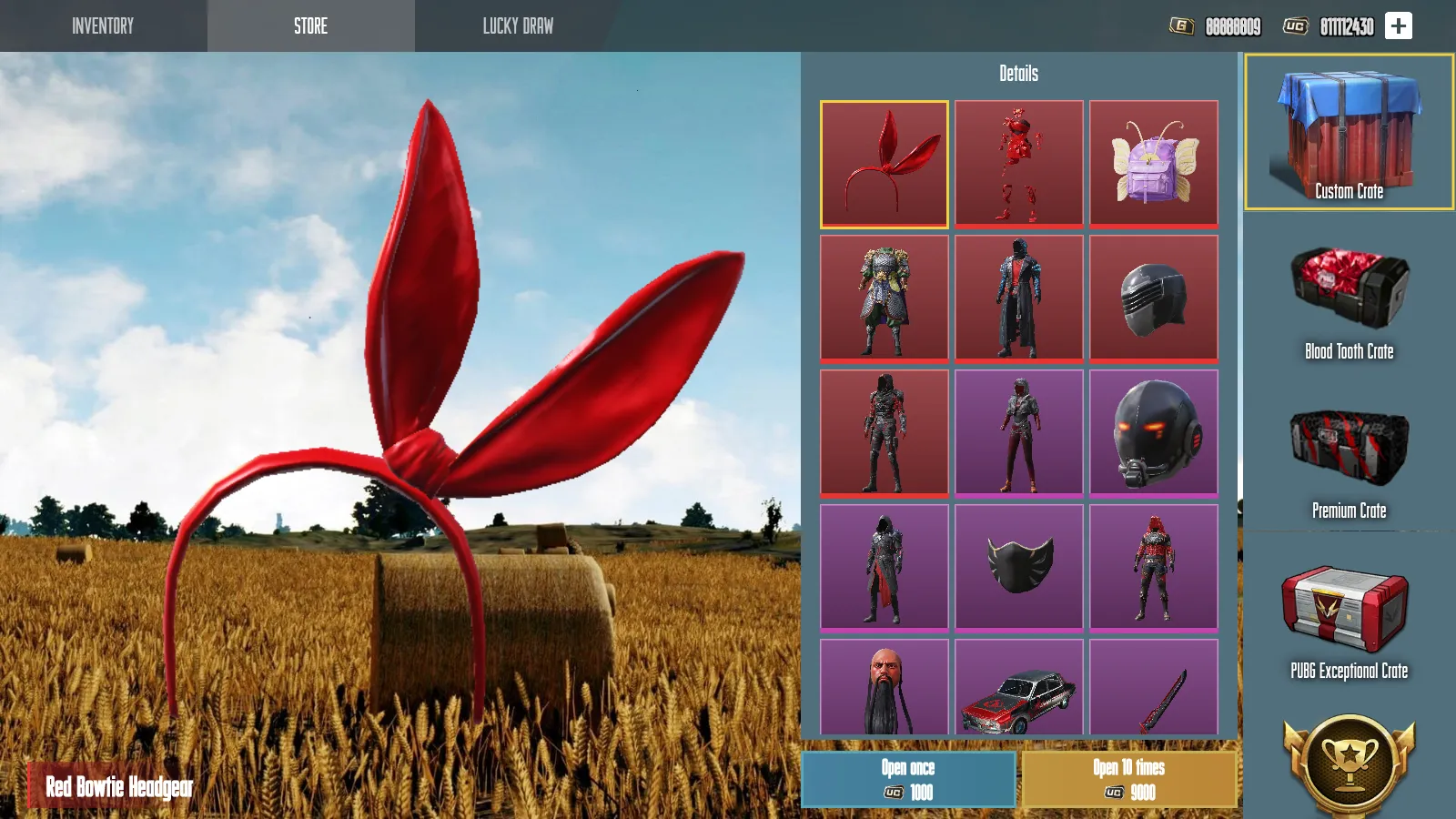Select the black ninja face mask item
This screenshot has height=819, width=1456.
click(1018, 567)
